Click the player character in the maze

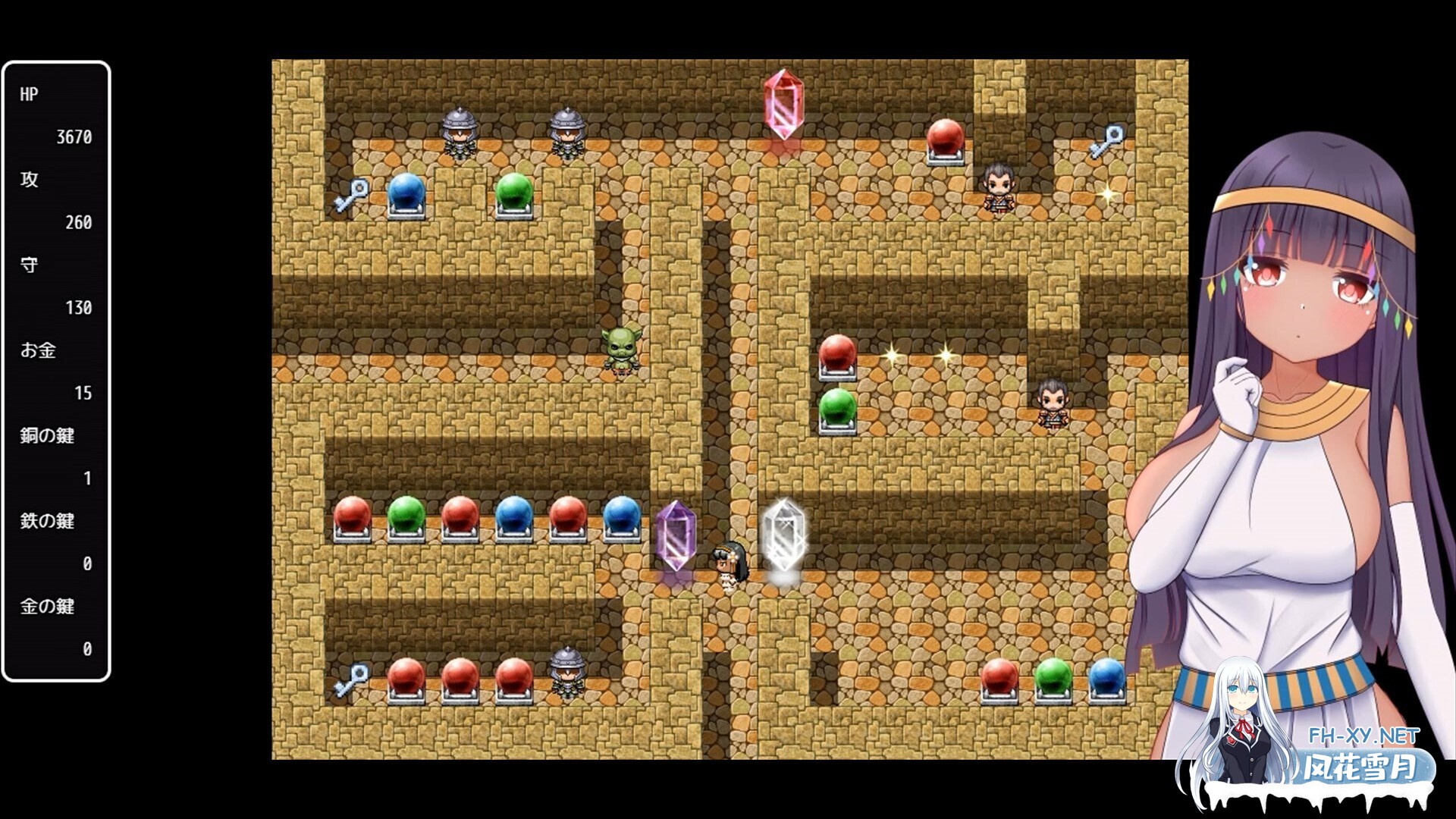pos(726,561)
